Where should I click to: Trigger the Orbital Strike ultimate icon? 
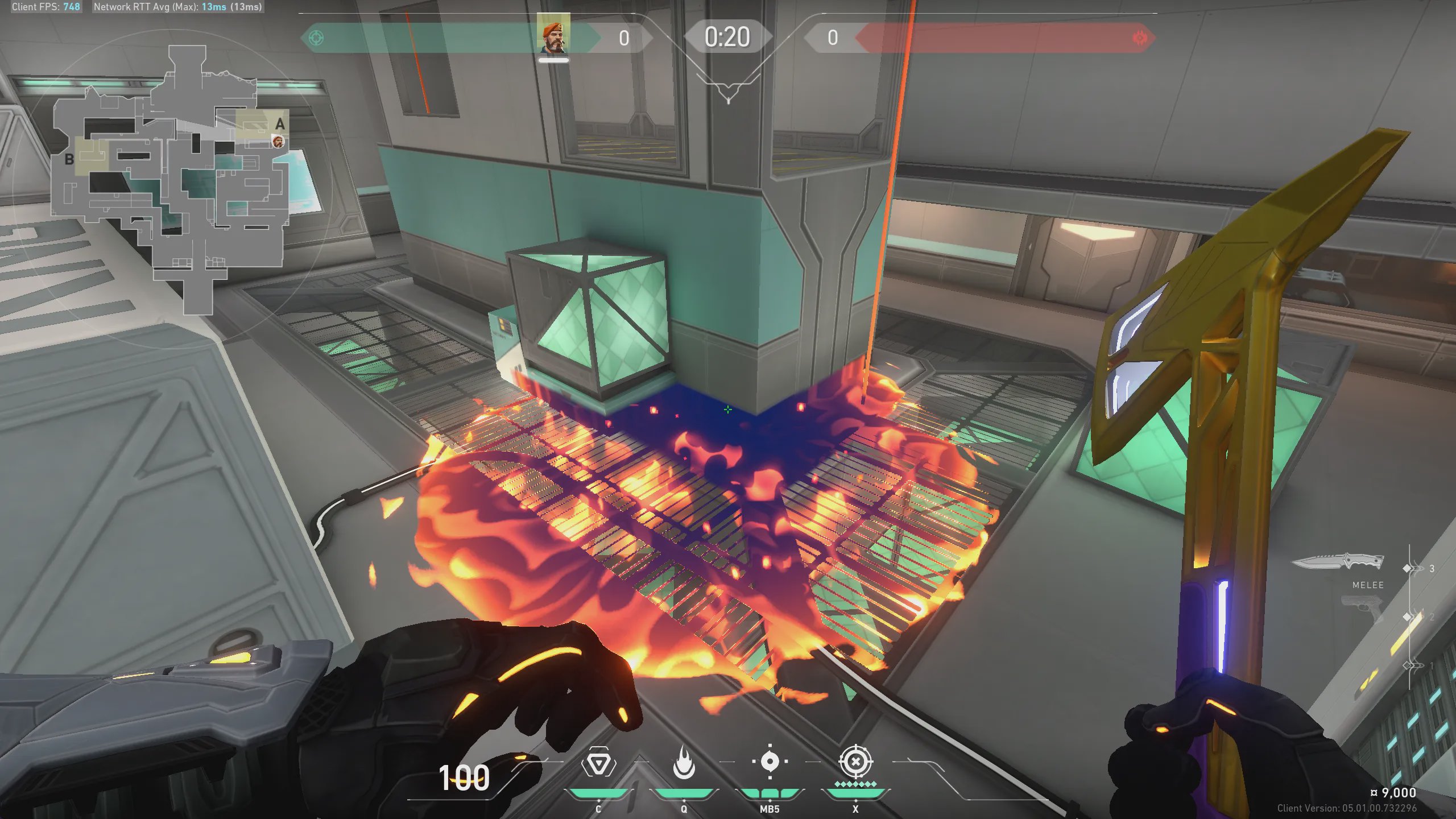tap(855, 762)
